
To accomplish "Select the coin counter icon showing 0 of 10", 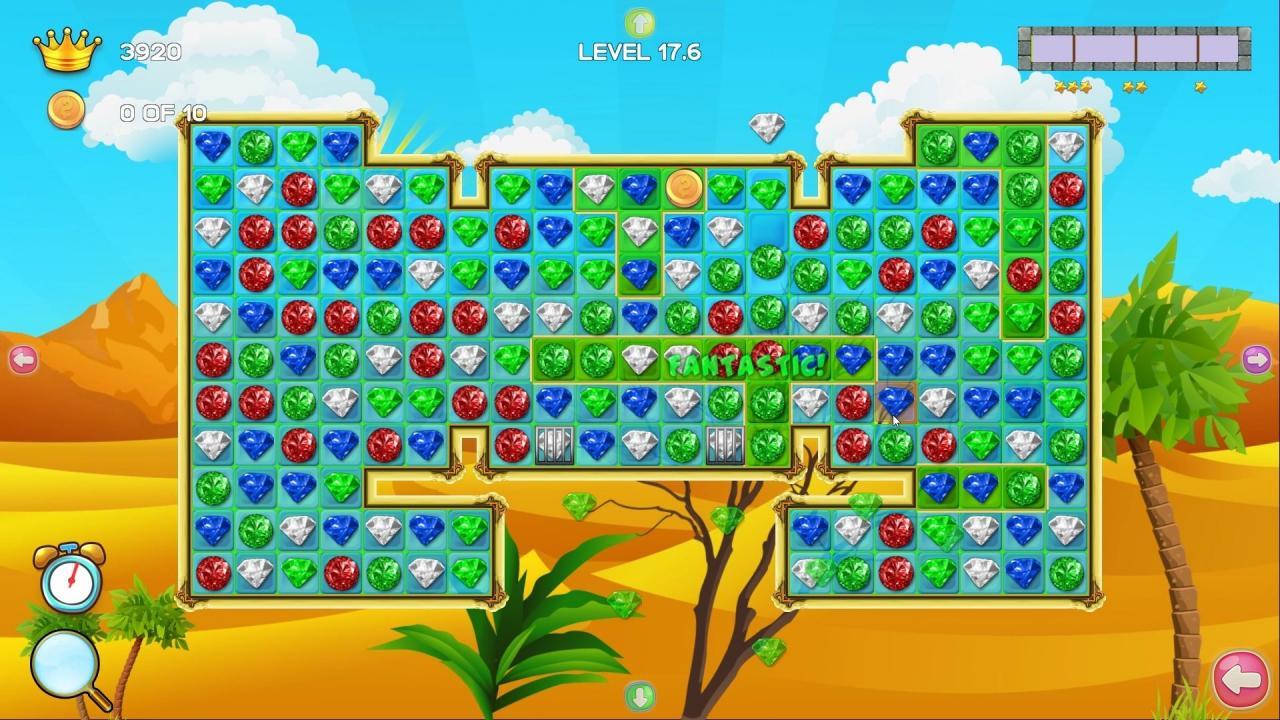I will 67,110.
